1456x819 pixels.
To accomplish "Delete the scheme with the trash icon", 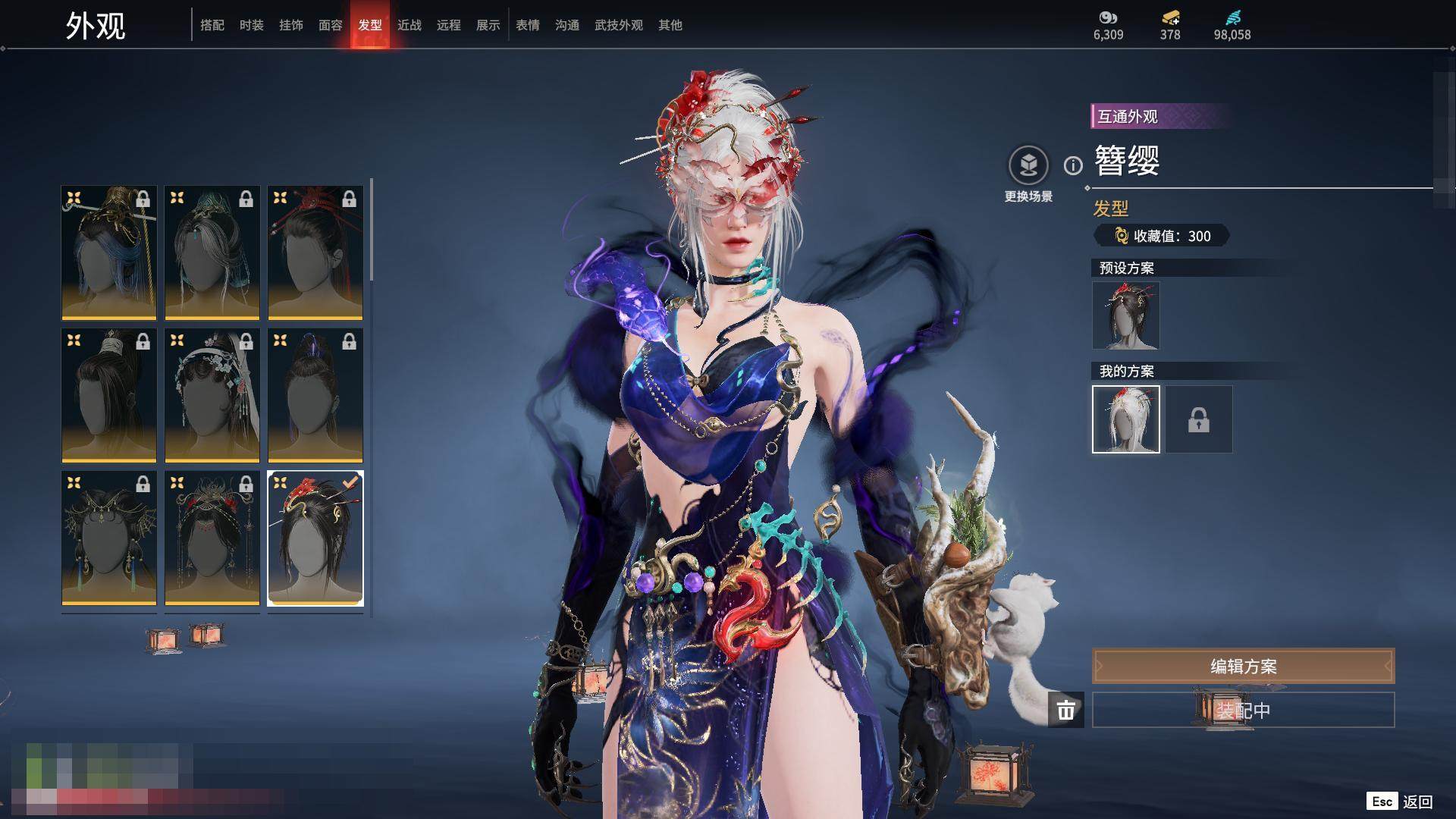I will click(x=1066, y=710).
